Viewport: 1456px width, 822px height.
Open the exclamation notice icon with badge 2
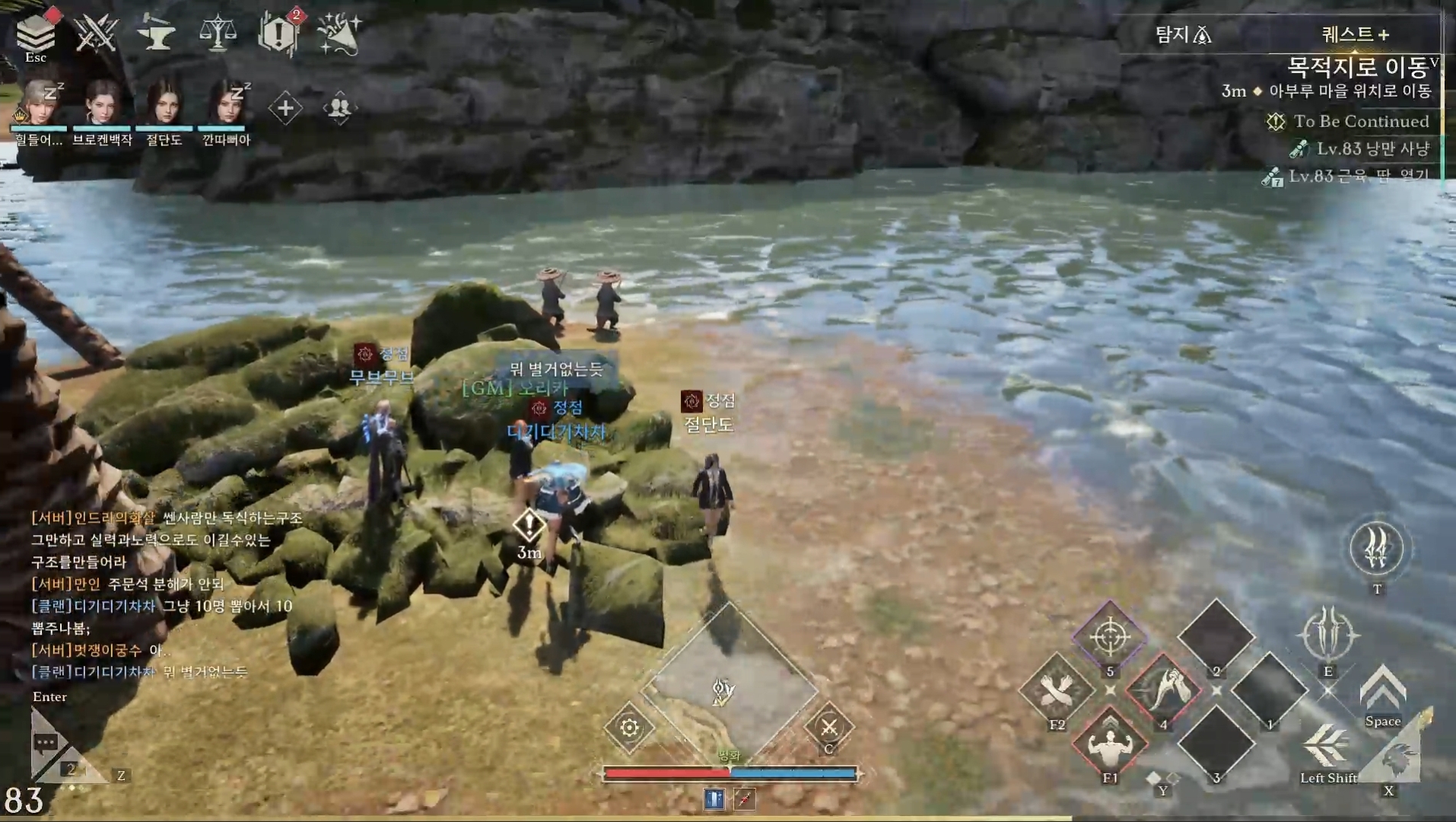(x=278, y=33)
